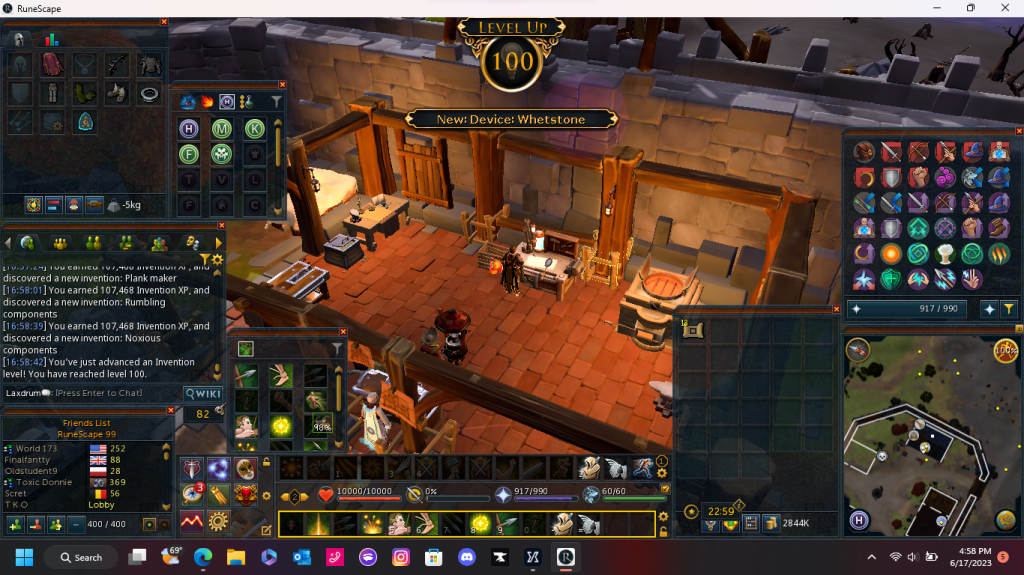1024x575 pixels.
Task: Open the prayer filter funnel button
Action: click(x=1010, y=309)
